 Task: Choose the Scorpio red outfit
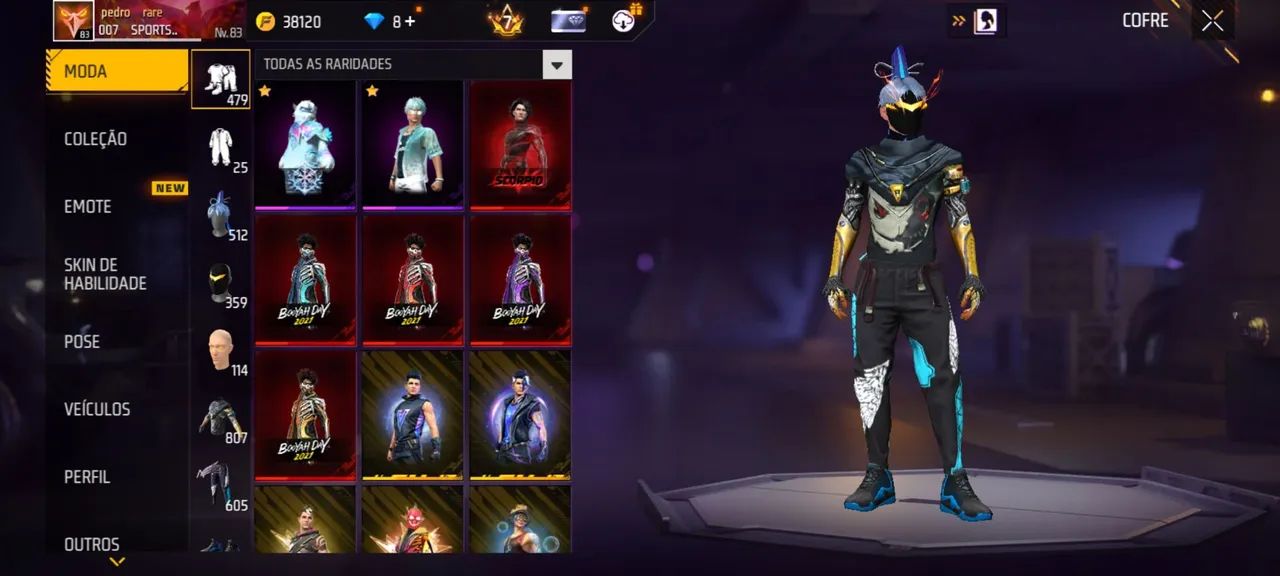pos(520,145)
